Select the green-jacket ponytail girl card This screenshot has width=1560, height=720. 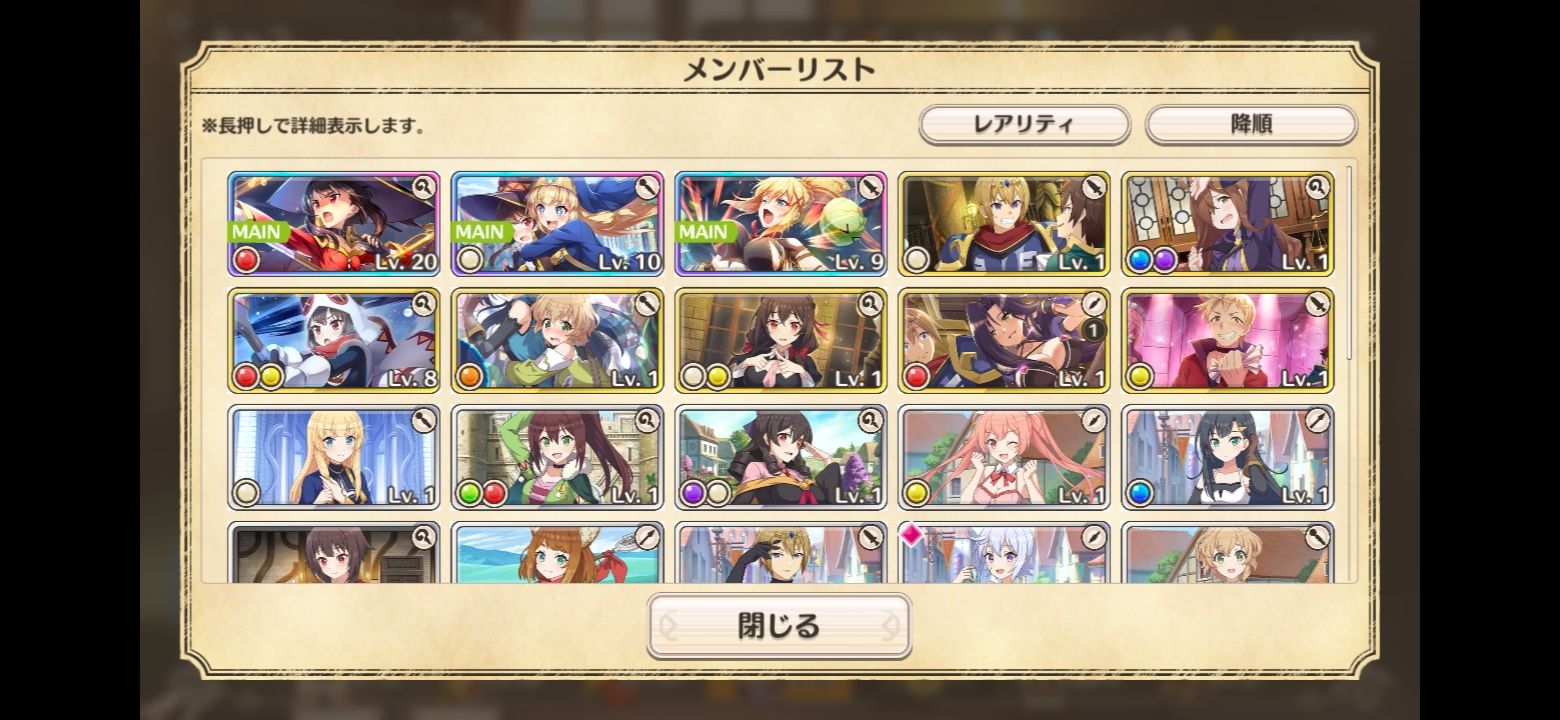point(558,457)
